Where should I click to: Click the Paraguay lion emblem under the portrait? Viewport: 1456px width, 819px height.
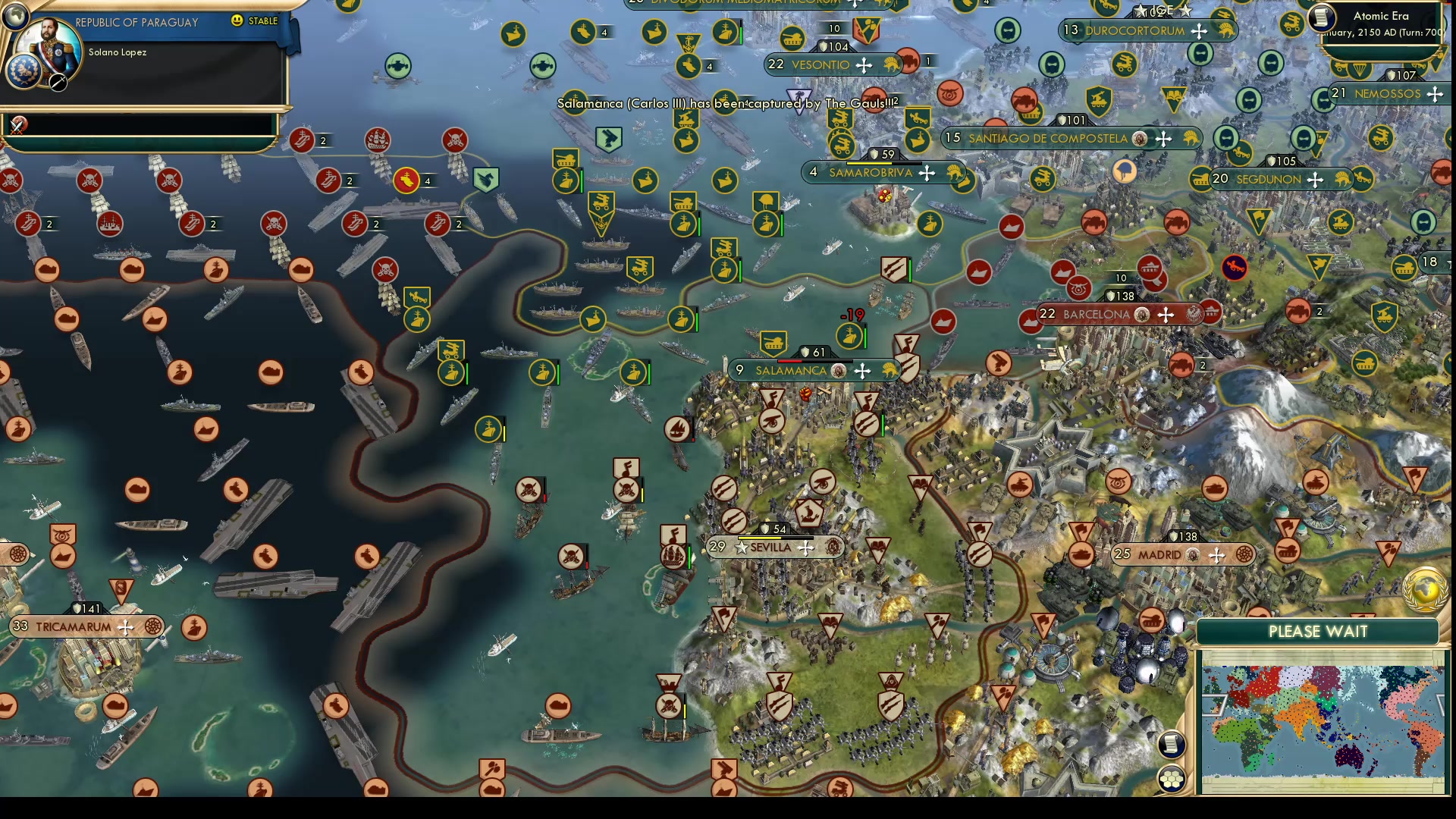pos(24,69)
